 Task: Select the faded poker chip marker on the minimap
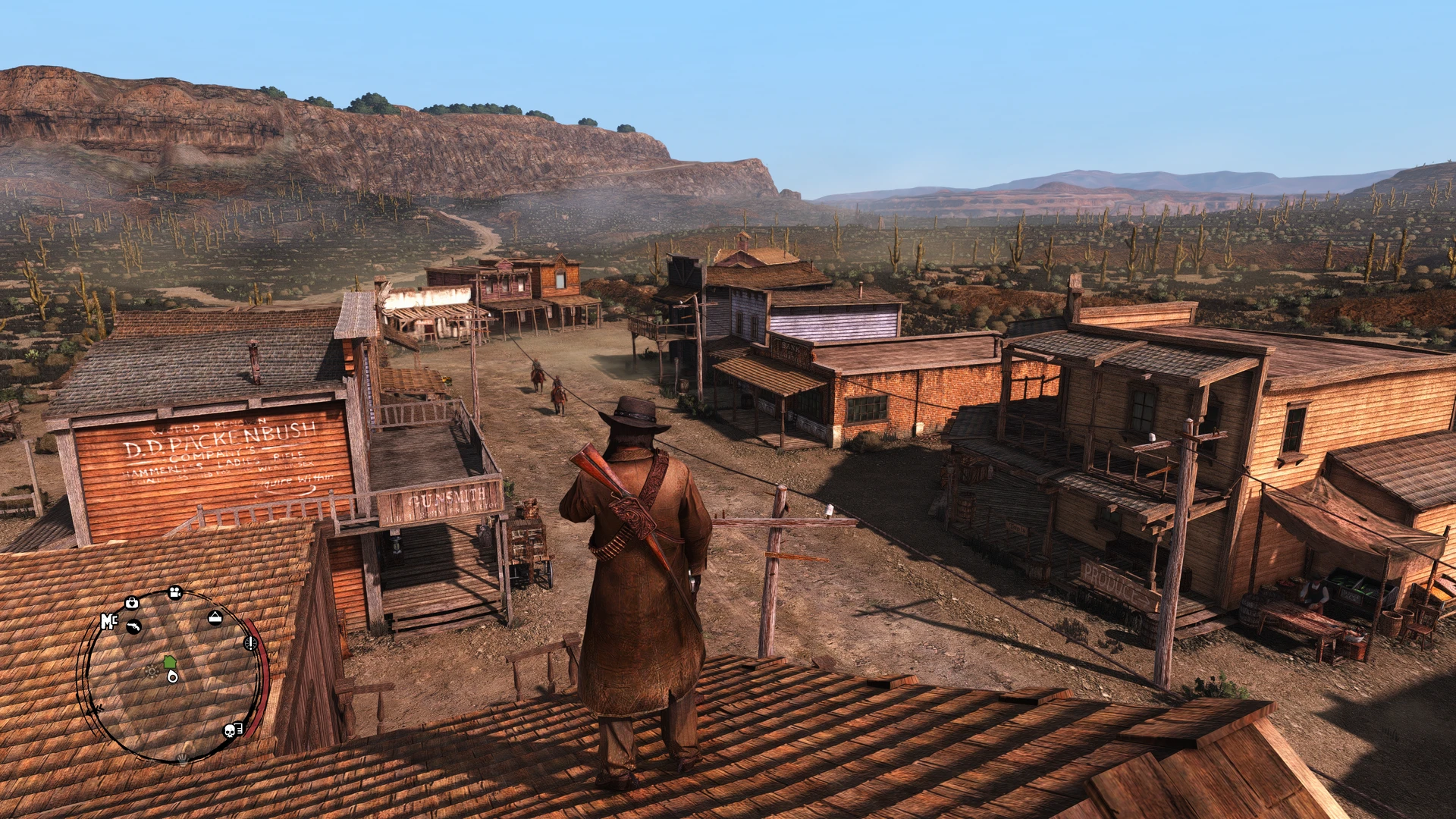click(152, 671)
